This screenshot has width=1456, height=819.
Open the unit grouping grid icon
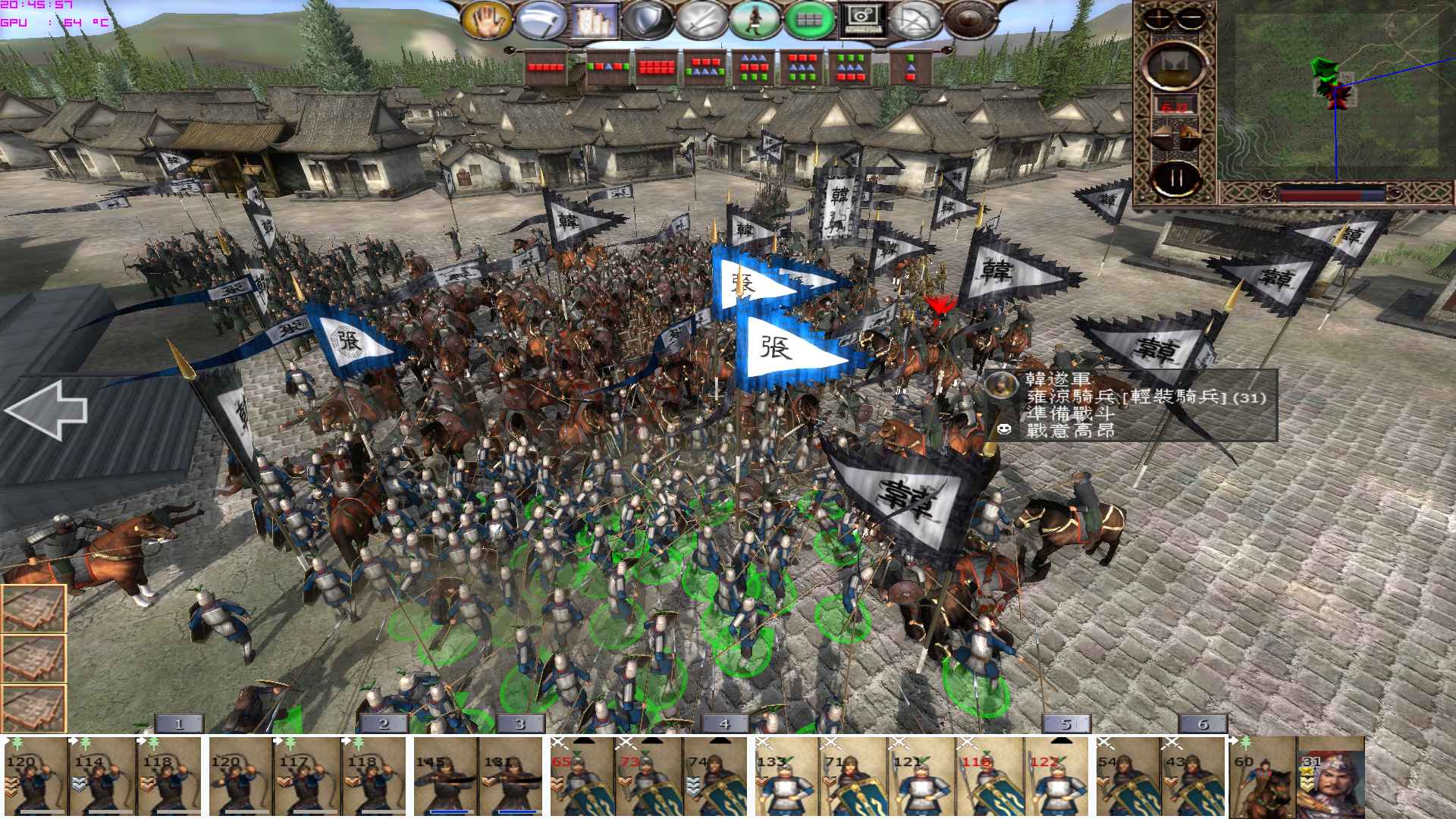coord(809,20)
